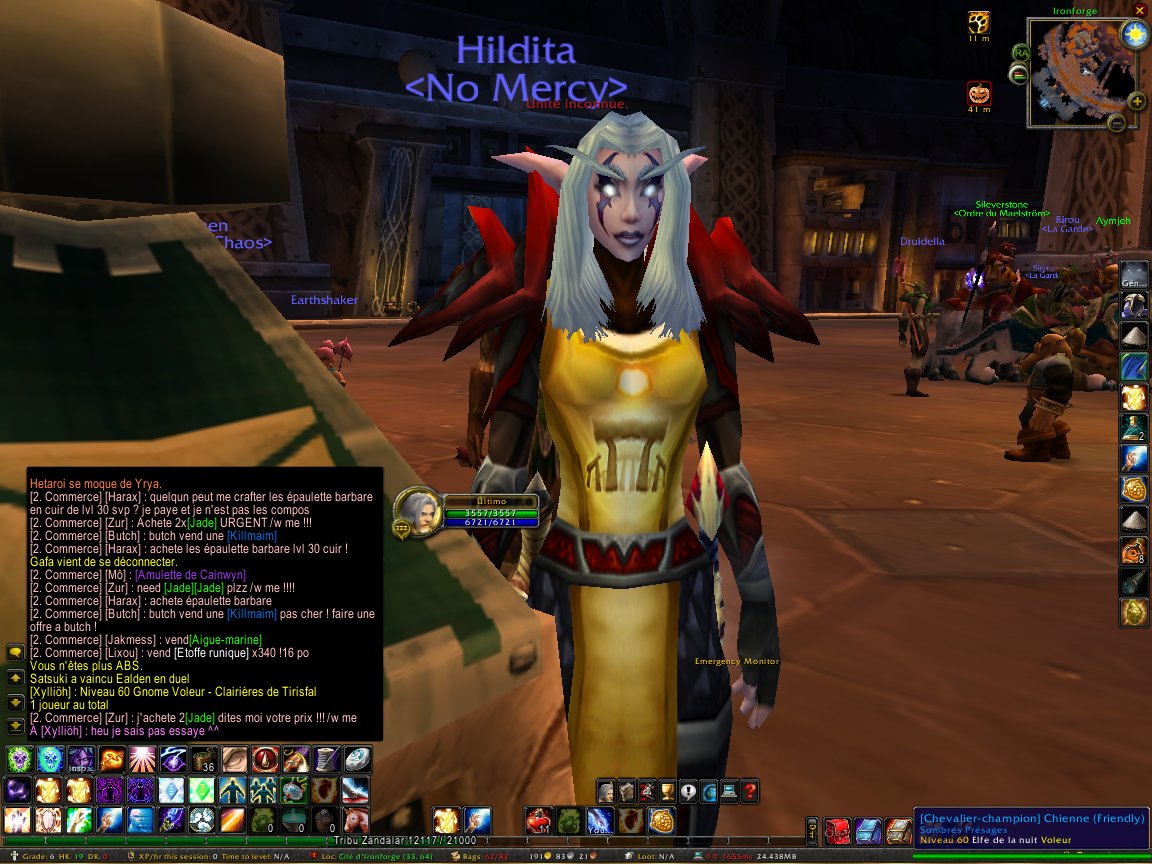The width and height of the screenshot is (1152, 864).
Task: Open the chat speech bubble button
Action: pyautogui.click(x=14, y=652)
